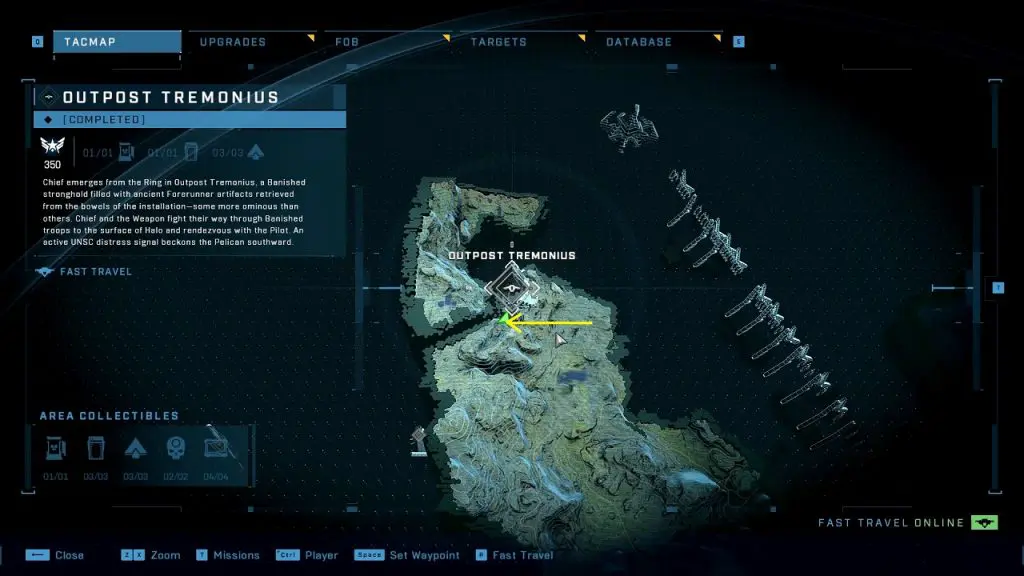Close the tactical map

pyautogui.click(x=69, y=555)
